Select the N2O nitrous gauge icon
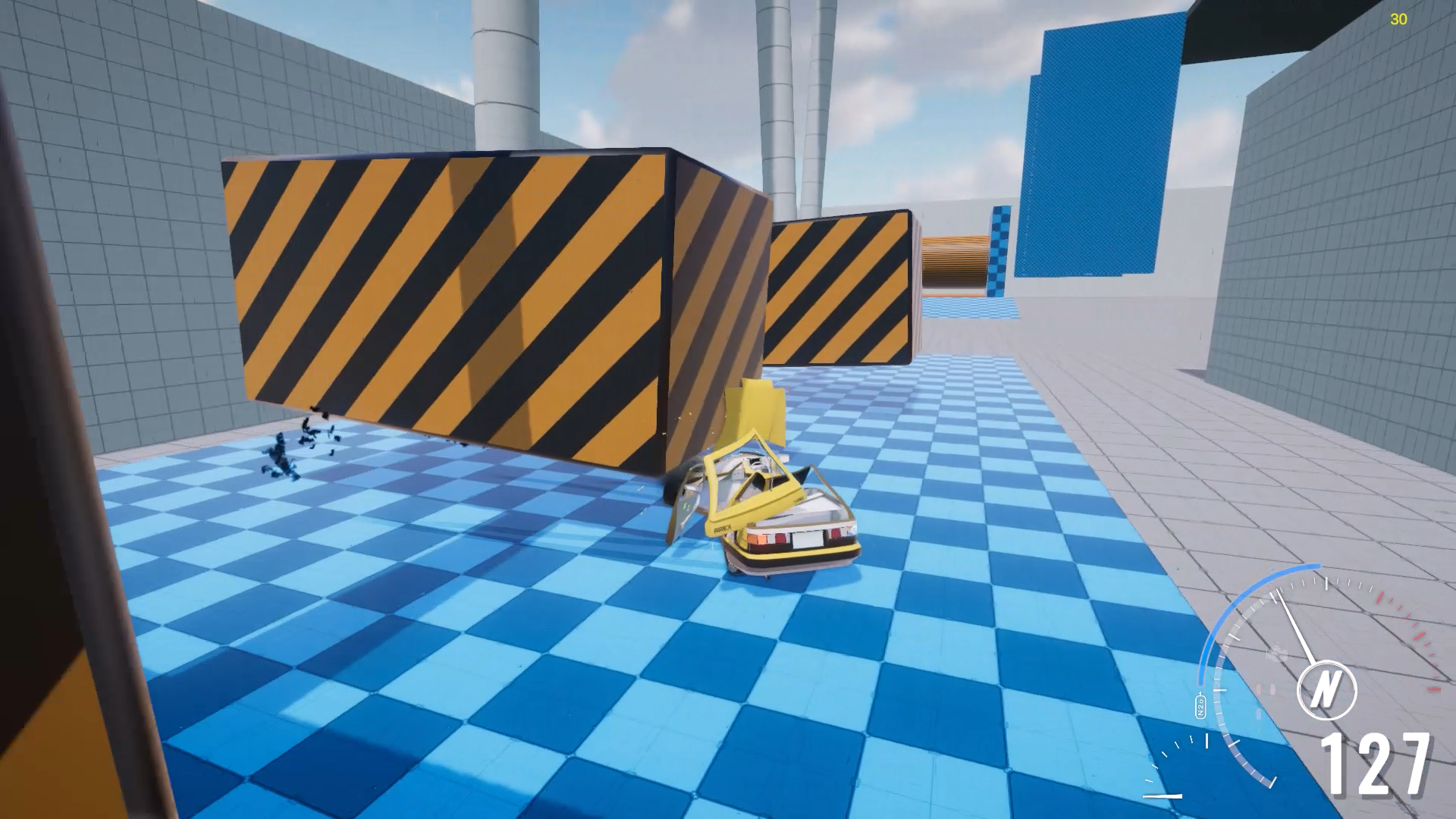This screenshot has height=819, width=1456. coord(1200,707)
